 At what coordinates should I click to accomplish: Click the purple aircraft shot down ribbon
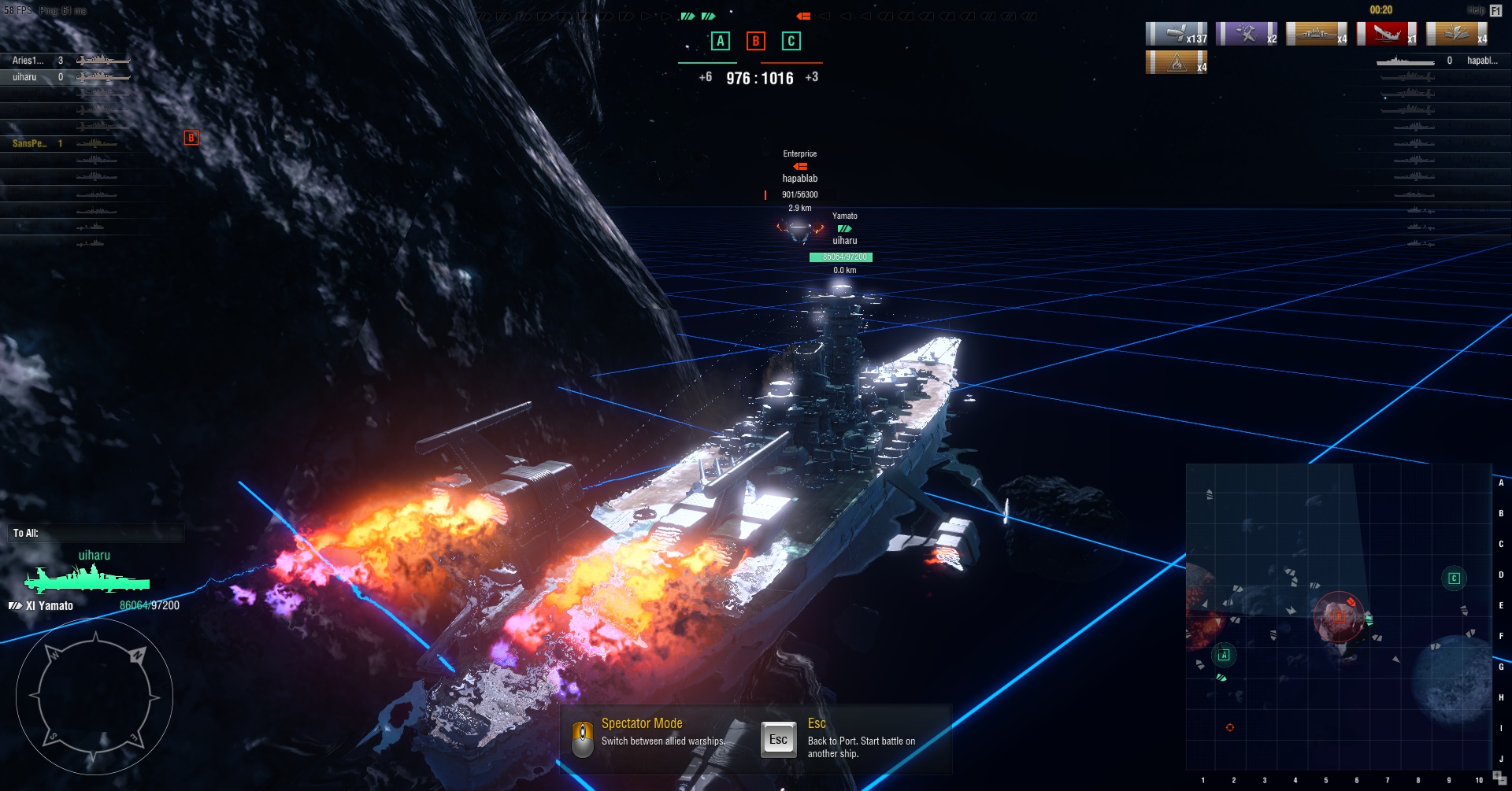coord(1247,34)
